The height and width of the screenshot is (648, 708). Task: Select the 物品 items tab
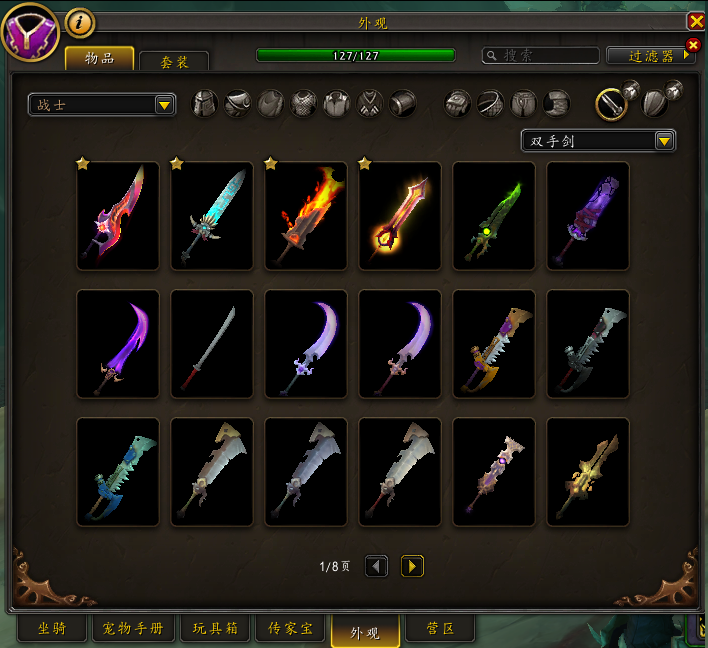coord(100,58)
